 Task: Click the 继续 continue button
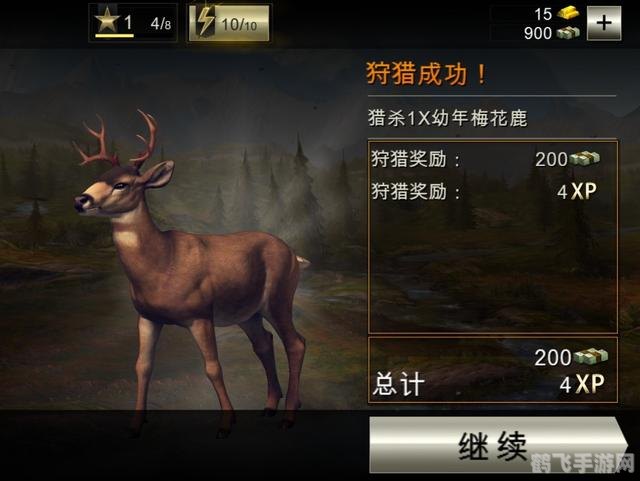coord(493,445)
